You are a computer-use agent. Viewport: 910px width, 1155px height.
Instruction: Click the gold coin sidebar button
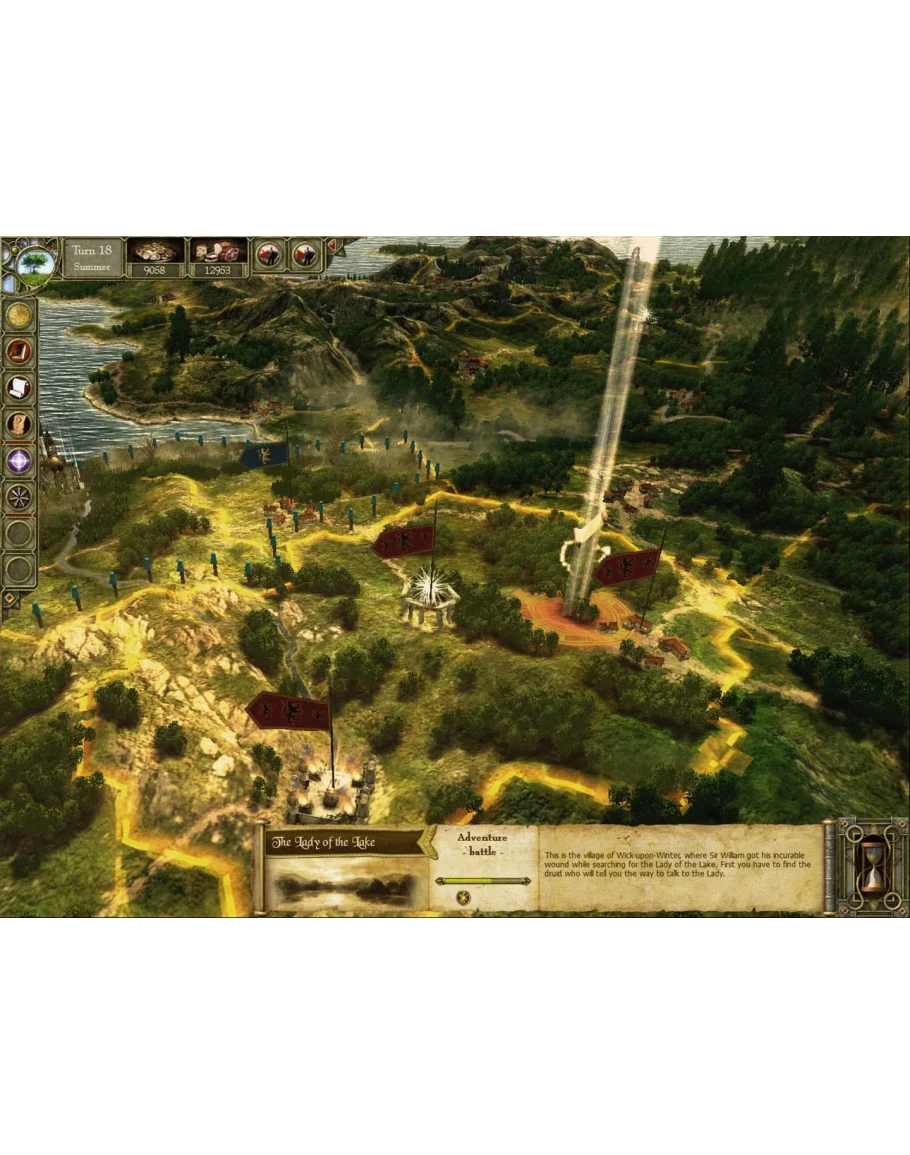(20, 315)
